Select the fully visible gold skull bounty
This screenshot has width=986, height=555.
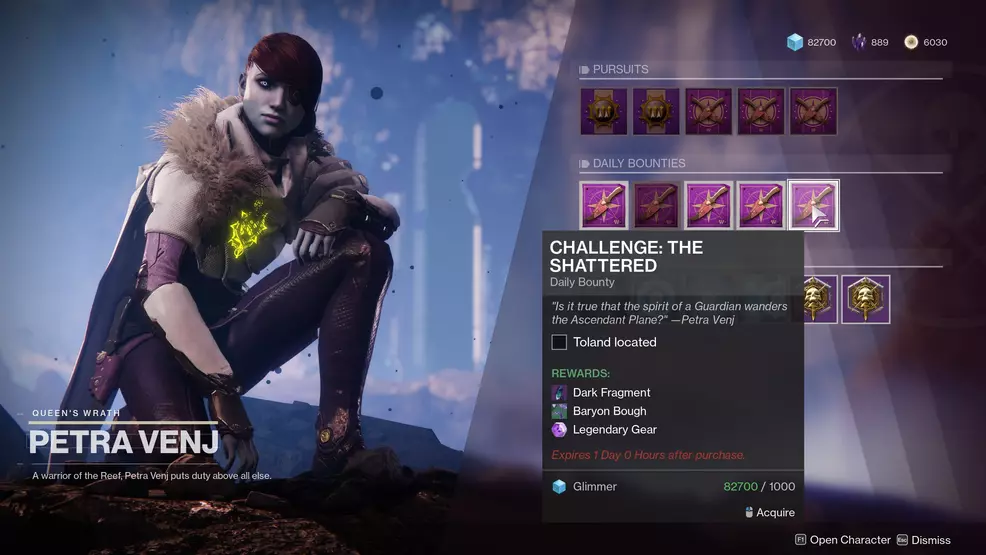865,299
